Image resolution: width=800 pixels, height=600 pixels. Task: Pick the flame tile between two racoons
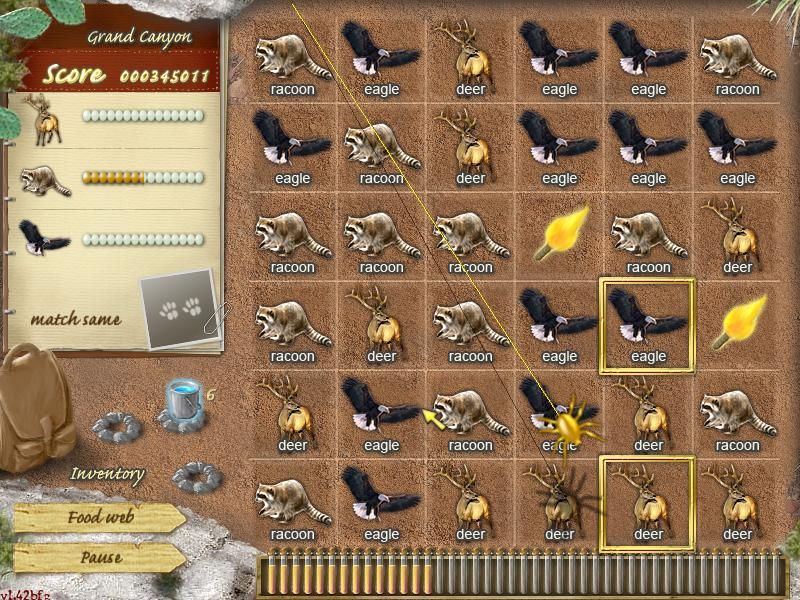pos(559,236)
